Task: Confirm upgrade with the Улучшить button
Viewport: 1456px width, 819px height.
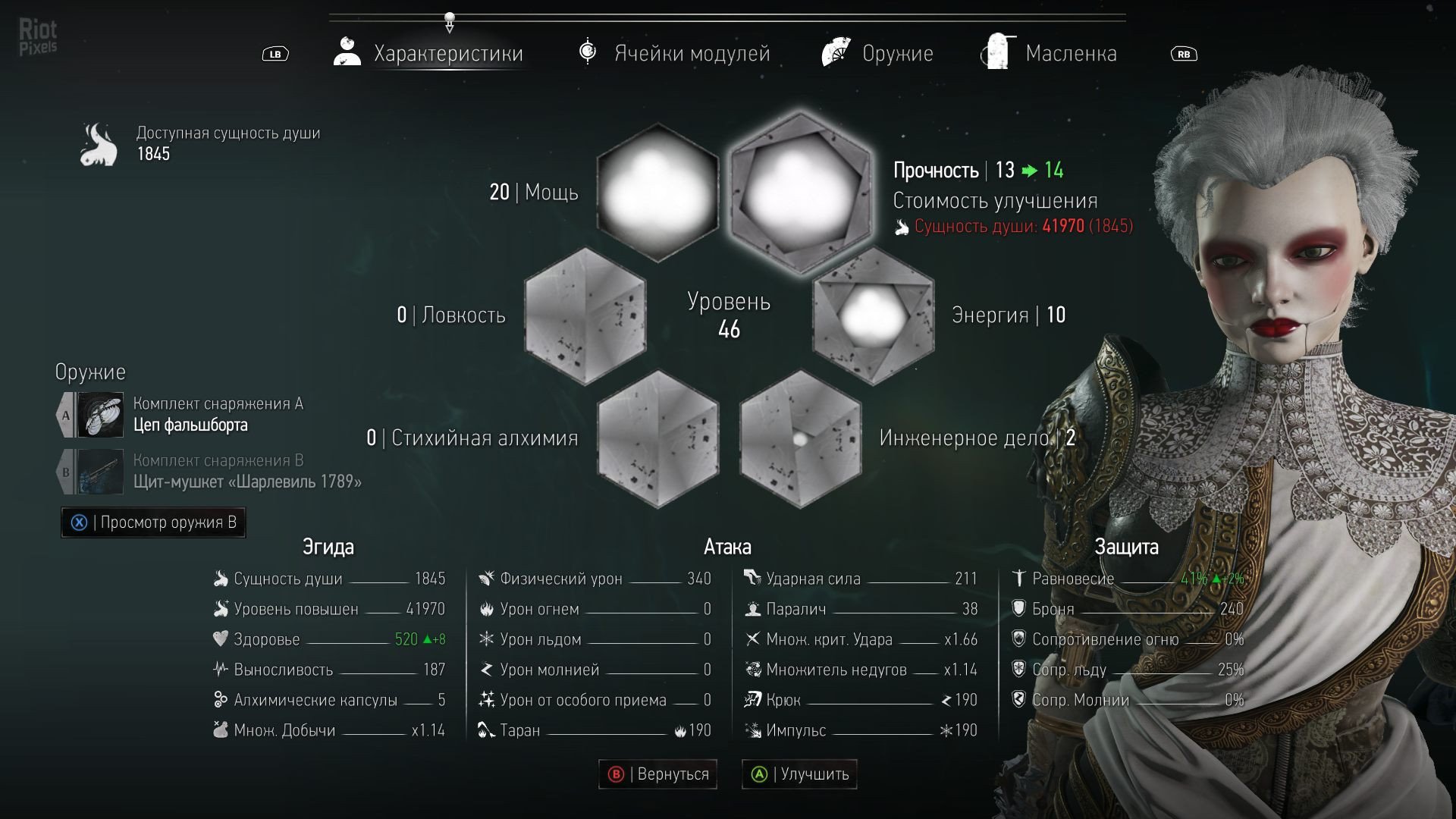Action: 799,774
